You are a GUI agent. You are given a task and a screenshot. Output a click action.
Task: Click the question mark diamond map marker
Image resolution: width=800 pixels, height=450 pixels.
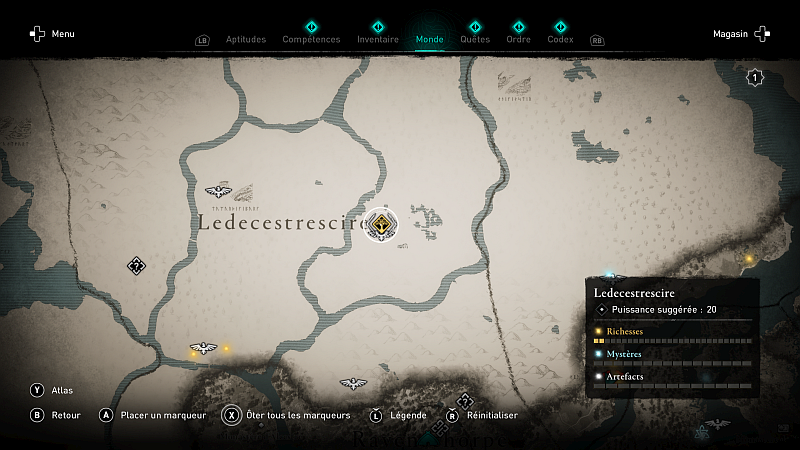[137, 265]
